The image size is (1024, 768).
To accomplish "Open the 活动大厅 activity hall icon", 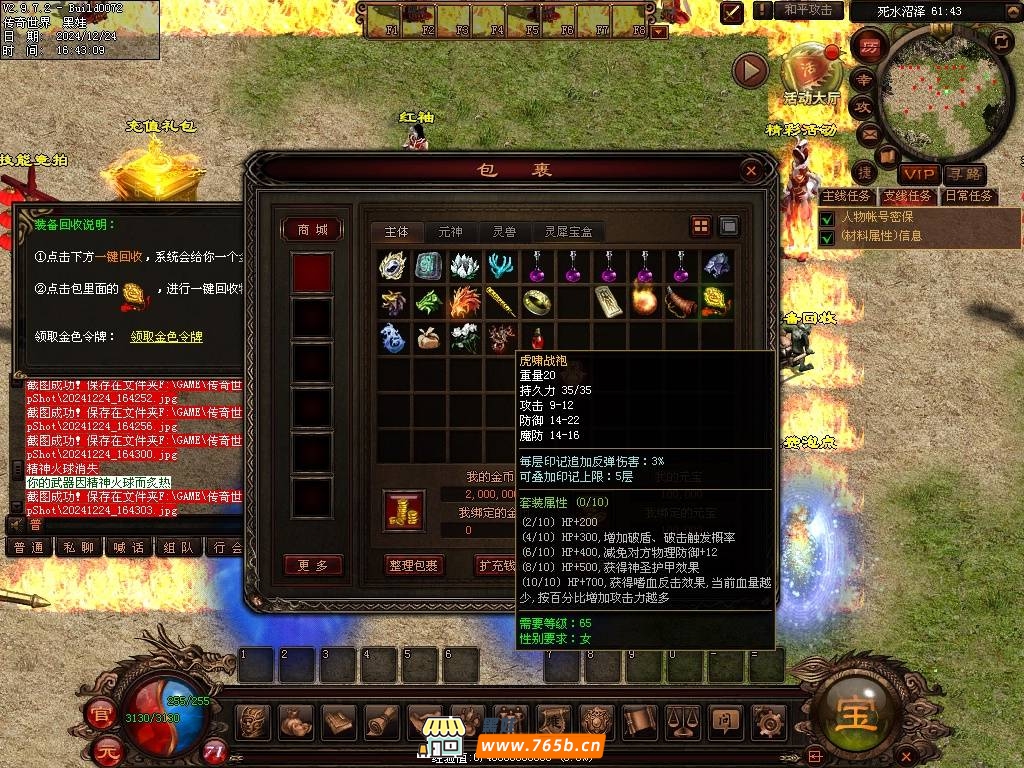I will (x=810, y=70).
